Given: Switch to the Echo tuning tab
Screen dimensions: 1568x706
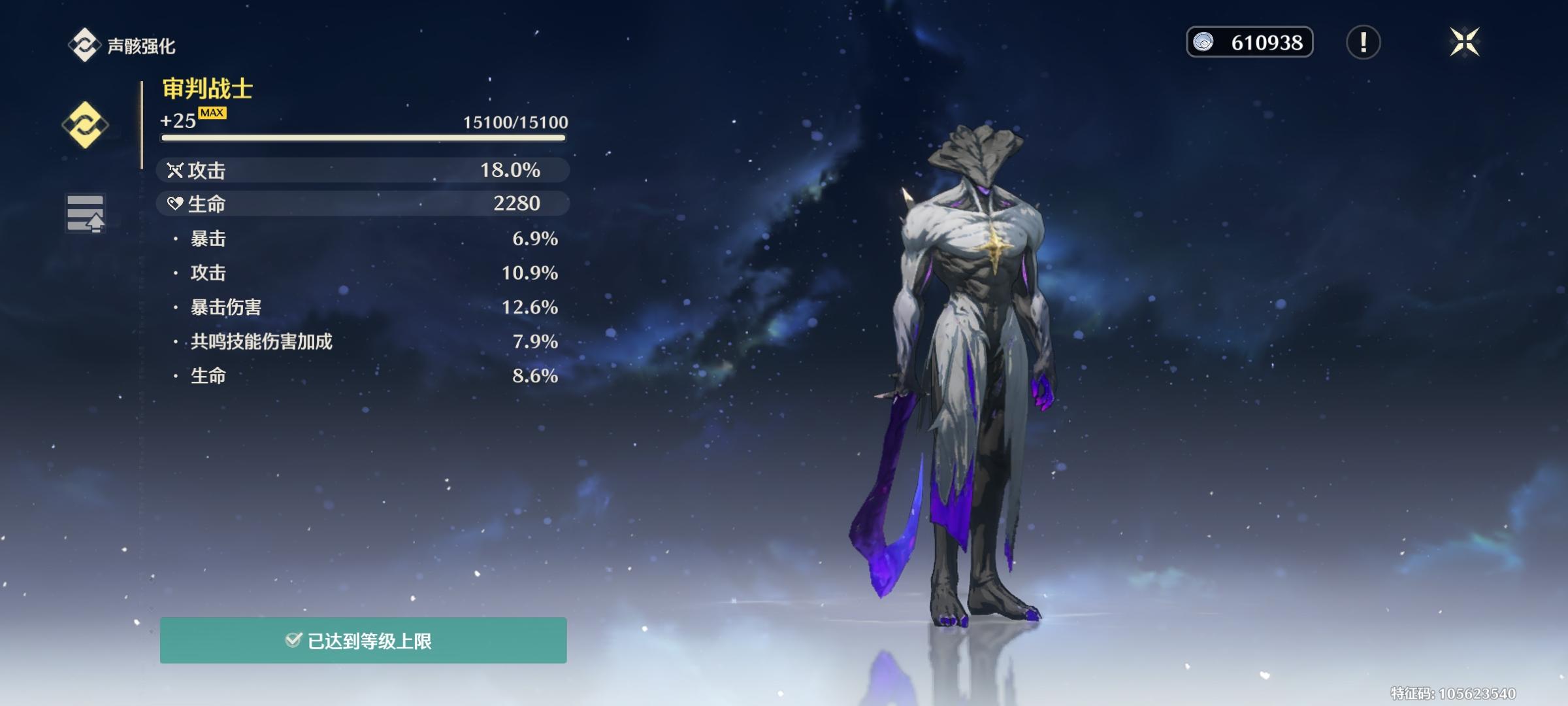Looking at the screenshot, I should pyautogui.click(x=85, y=214).
